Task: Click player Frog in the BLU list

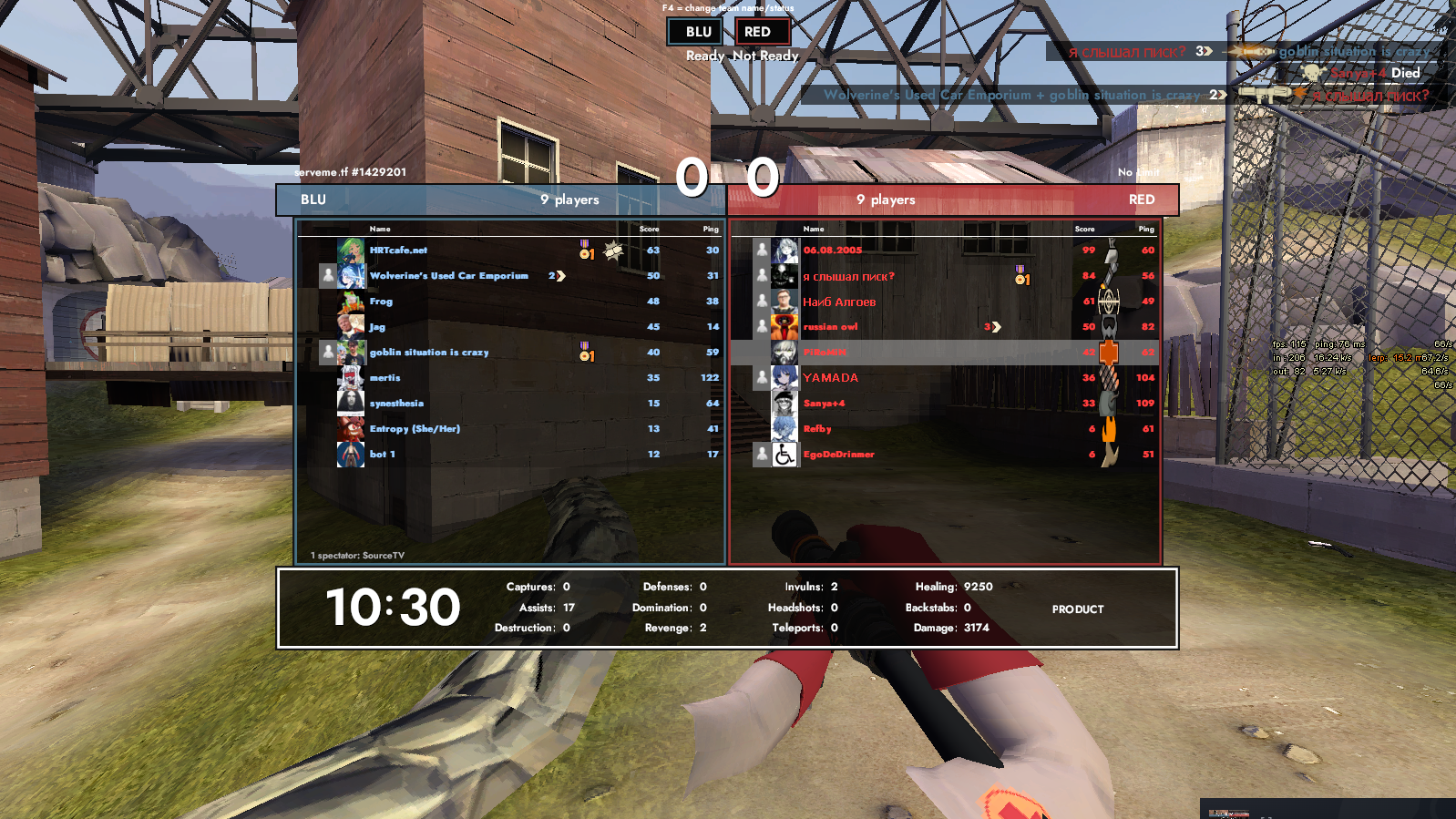Action: coord(381,302)
